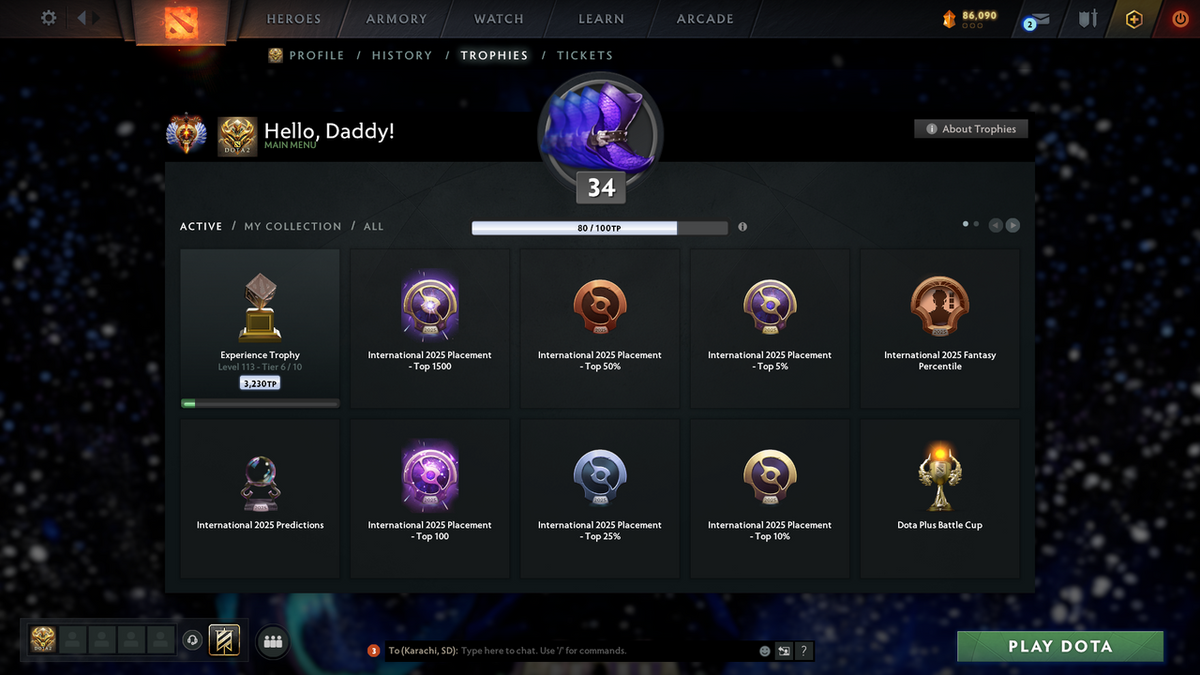Choose the Dota Plus Battle Cup trophy
Screen dimensions: 1200x675
[940, 498]
